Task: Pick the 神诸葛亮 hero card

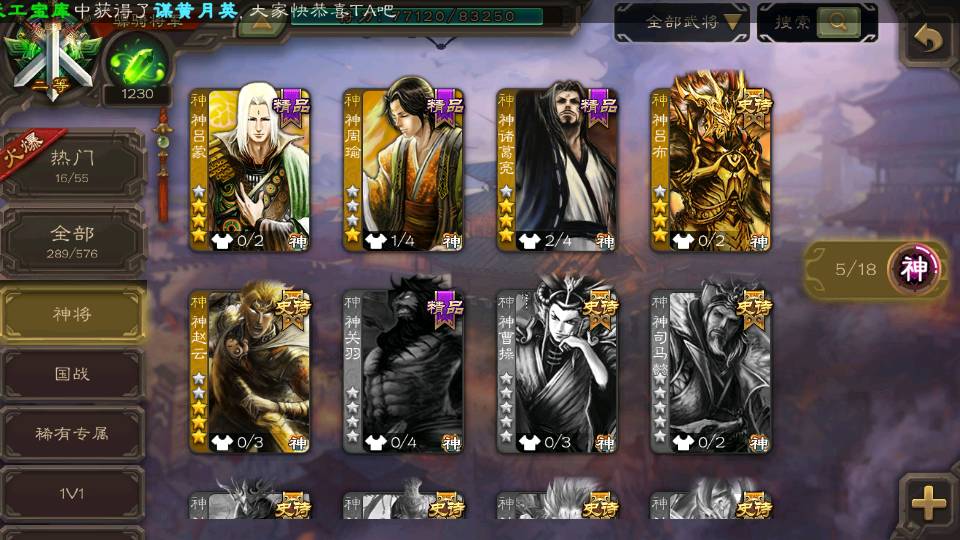Action: click(x=557, y=170)
